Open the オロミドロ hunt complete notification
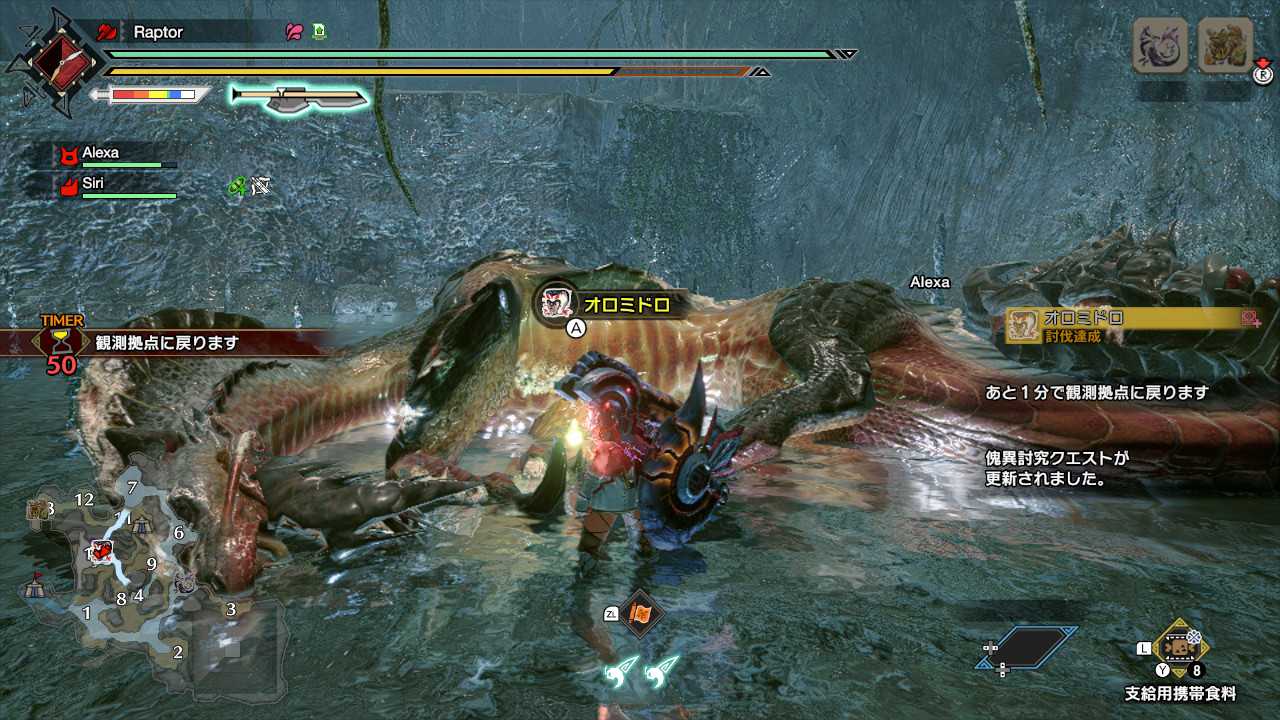The height and width of the screenshot is (720, 1280). coord(1132,325)
